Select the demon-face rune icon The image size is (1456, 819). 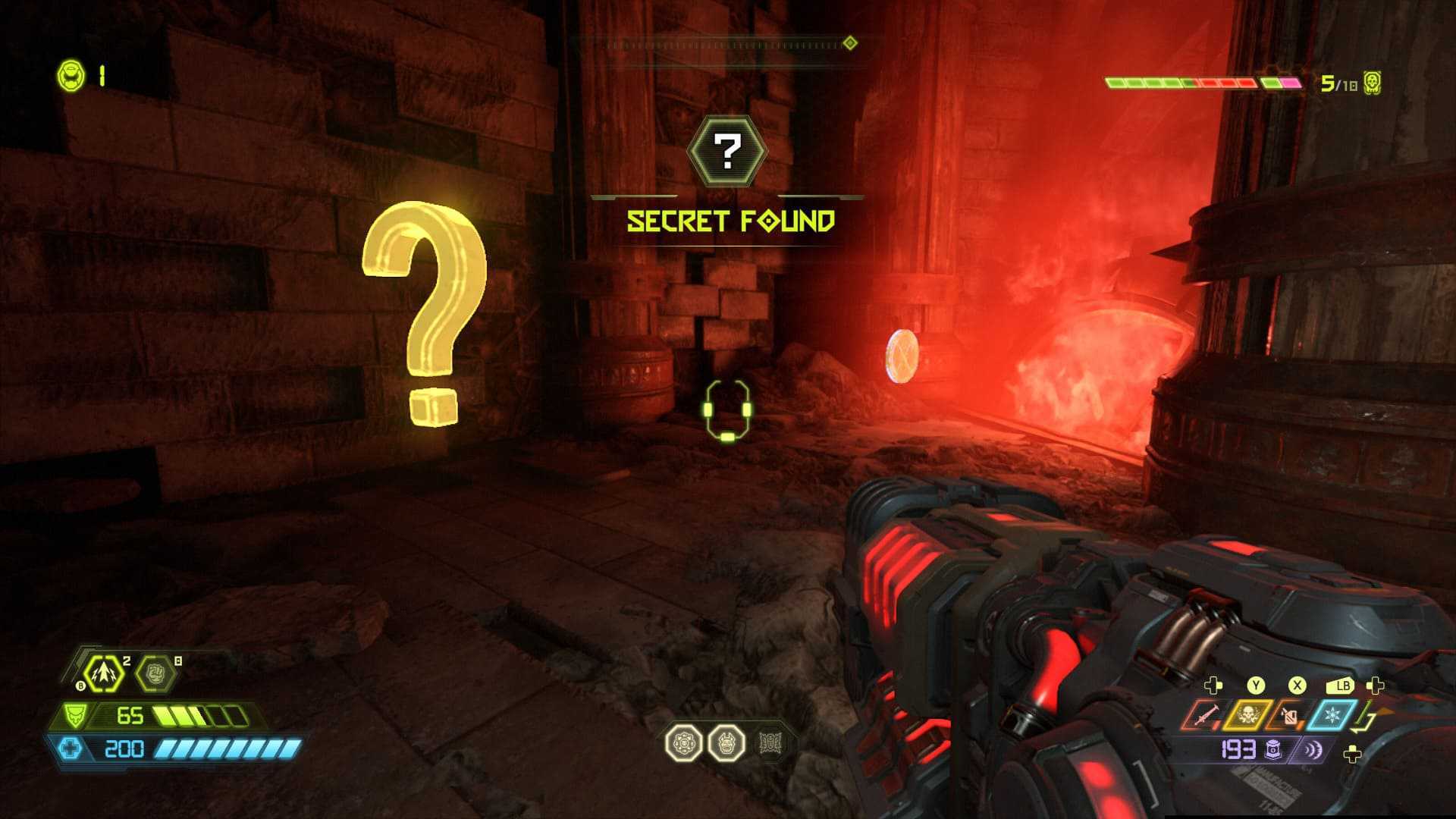pos(726,743)
